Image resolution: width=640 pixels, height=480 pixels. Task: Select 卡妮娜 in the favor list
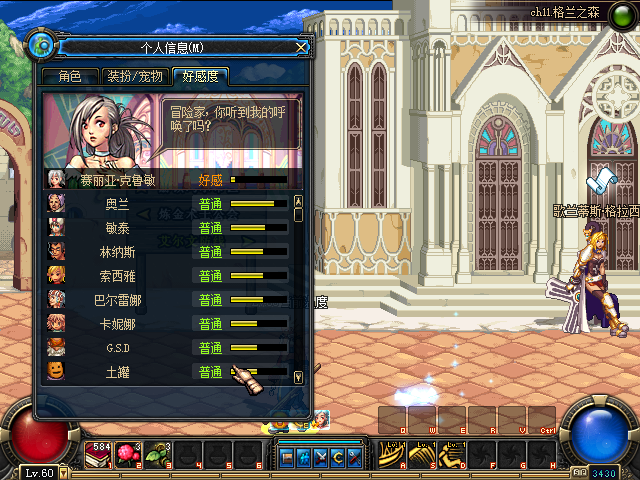pos(117,323)
